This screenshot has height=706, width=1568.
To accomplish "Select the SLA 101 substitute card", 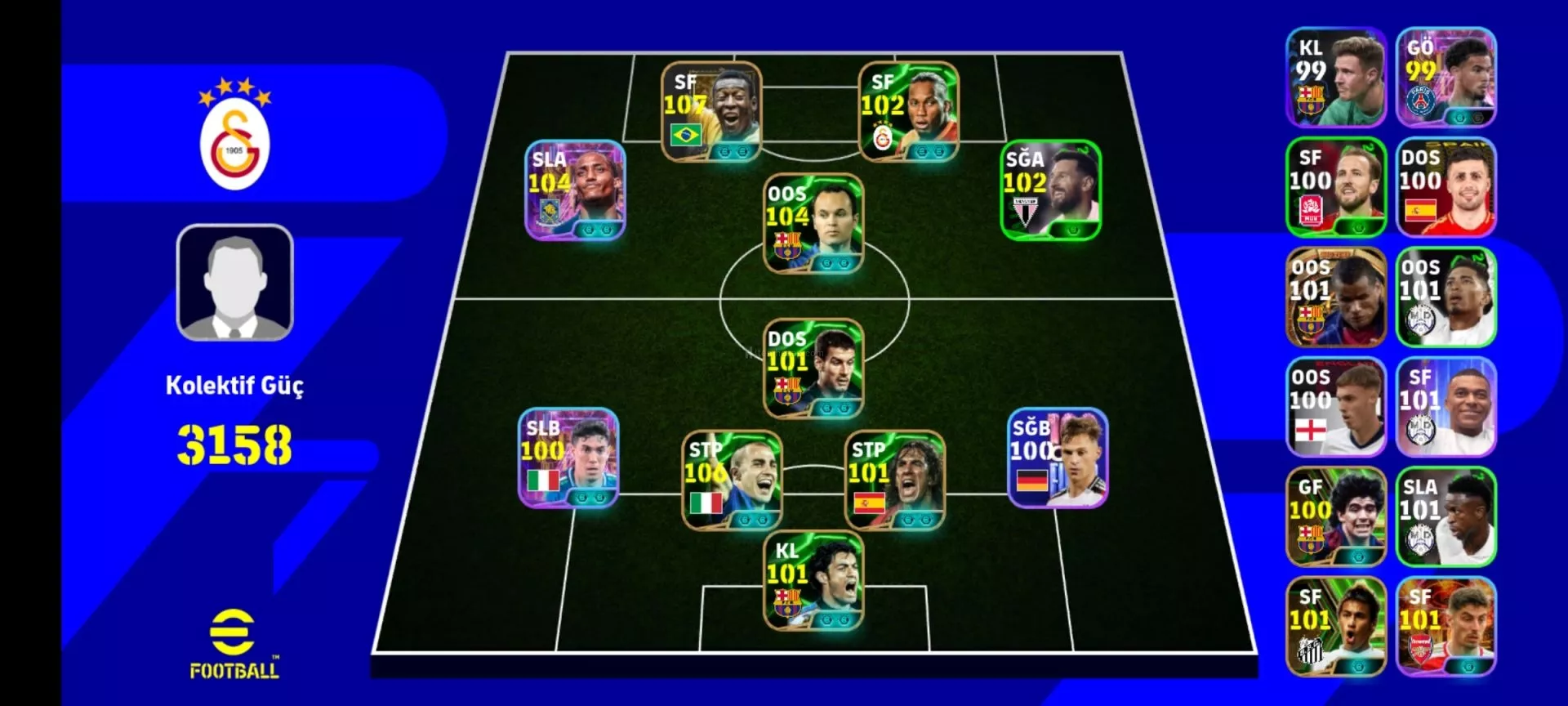I will pos(1445,516).
